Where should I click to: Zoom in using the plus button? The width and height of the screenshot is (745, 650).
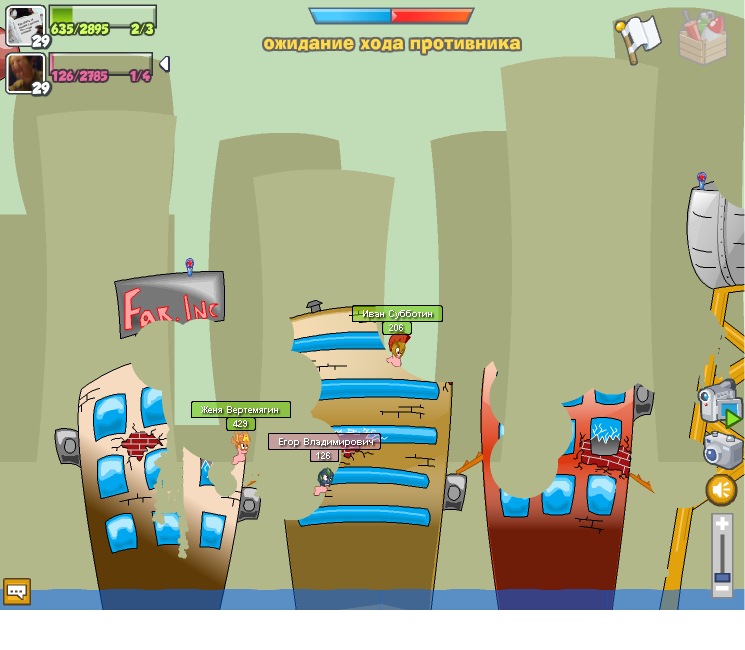722,524
